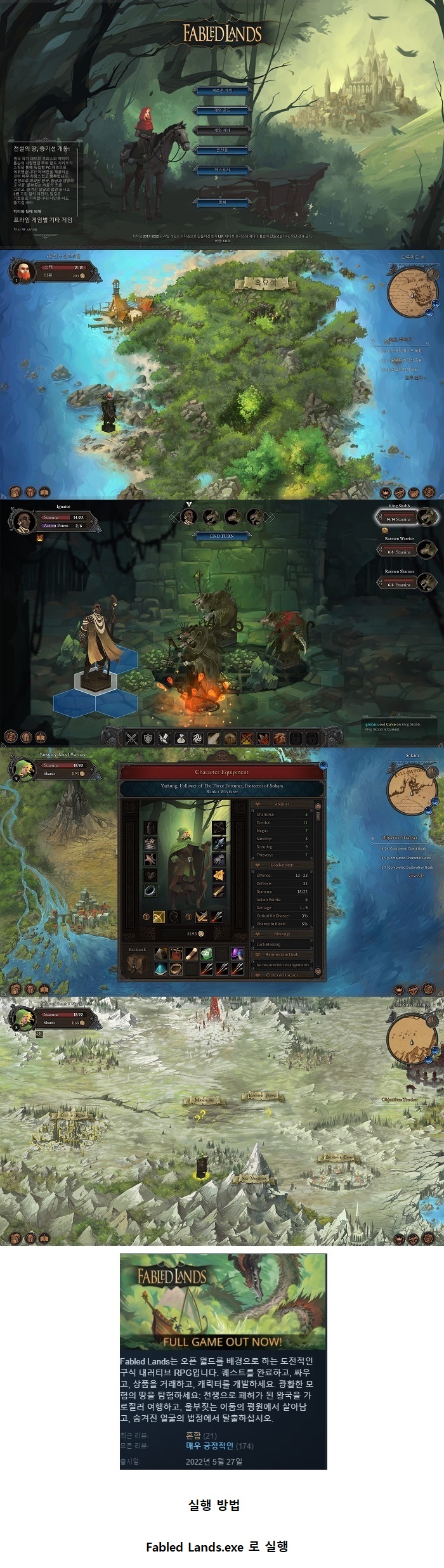This screenshot has width=444, height=1568.
Task: Select the equipped ring slot
Action: [x=150, y=891]
